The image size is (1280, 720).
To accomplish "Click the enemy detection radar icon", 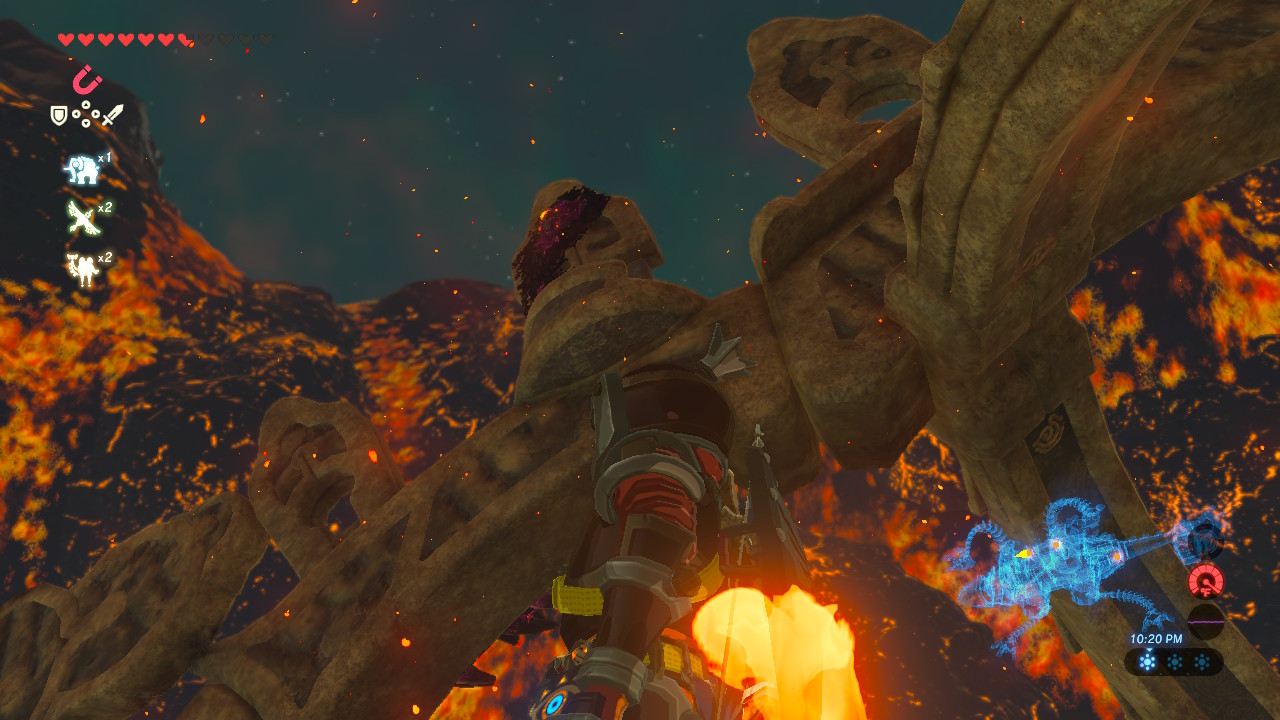I will (x=1205, y=540).
